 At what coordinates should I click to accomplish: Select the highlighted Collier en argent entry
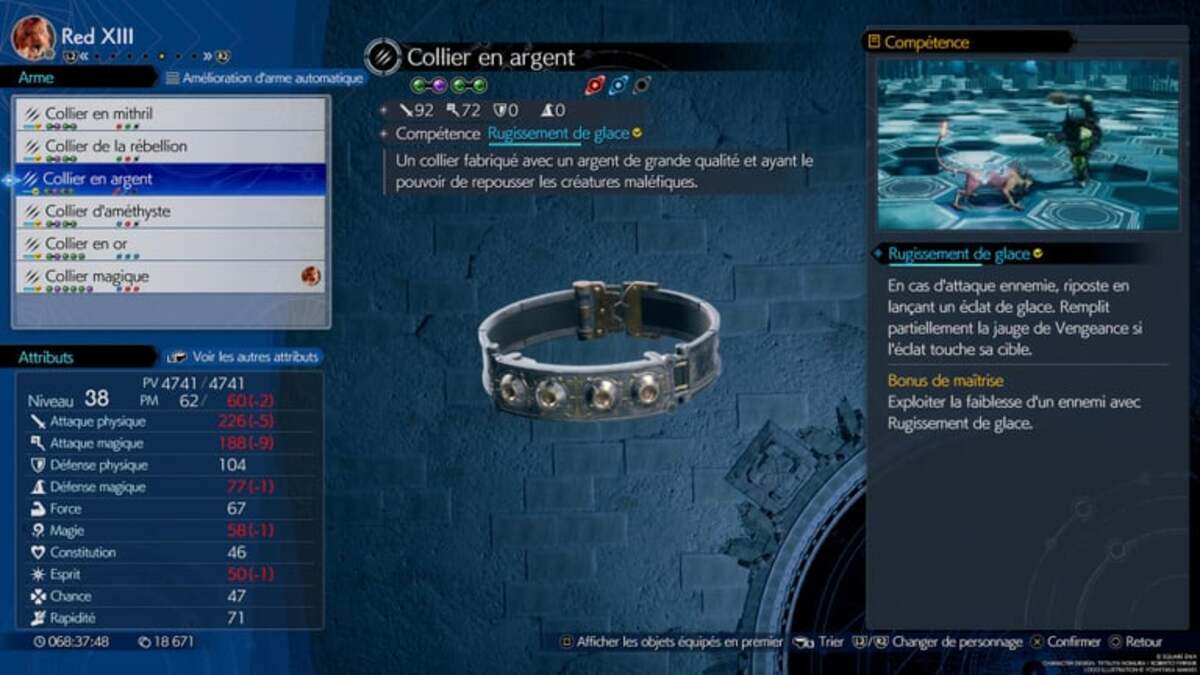(x=170, y=180)
